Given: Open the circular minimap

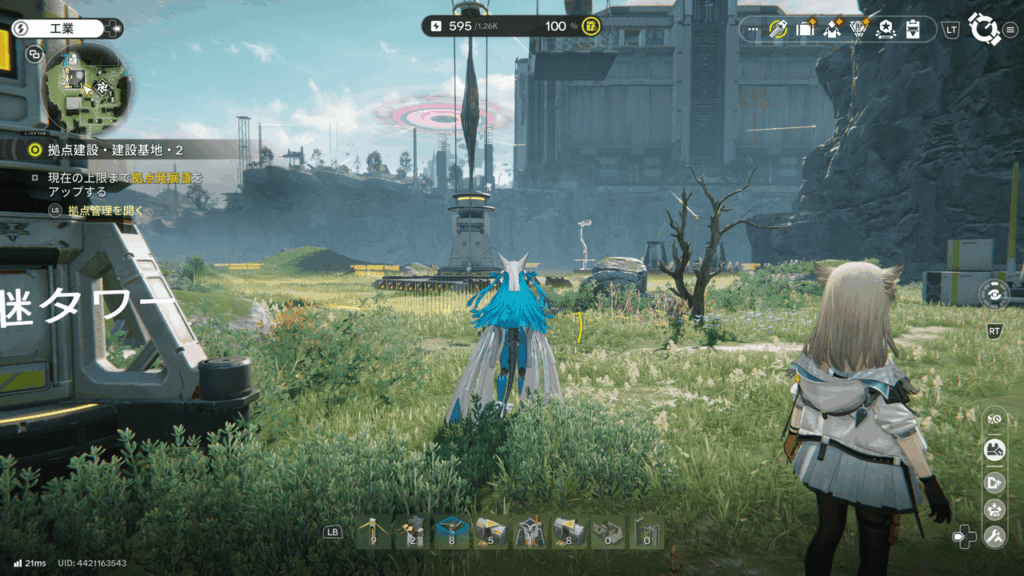Looking at the screenshot, I should (x=88, y=89).
